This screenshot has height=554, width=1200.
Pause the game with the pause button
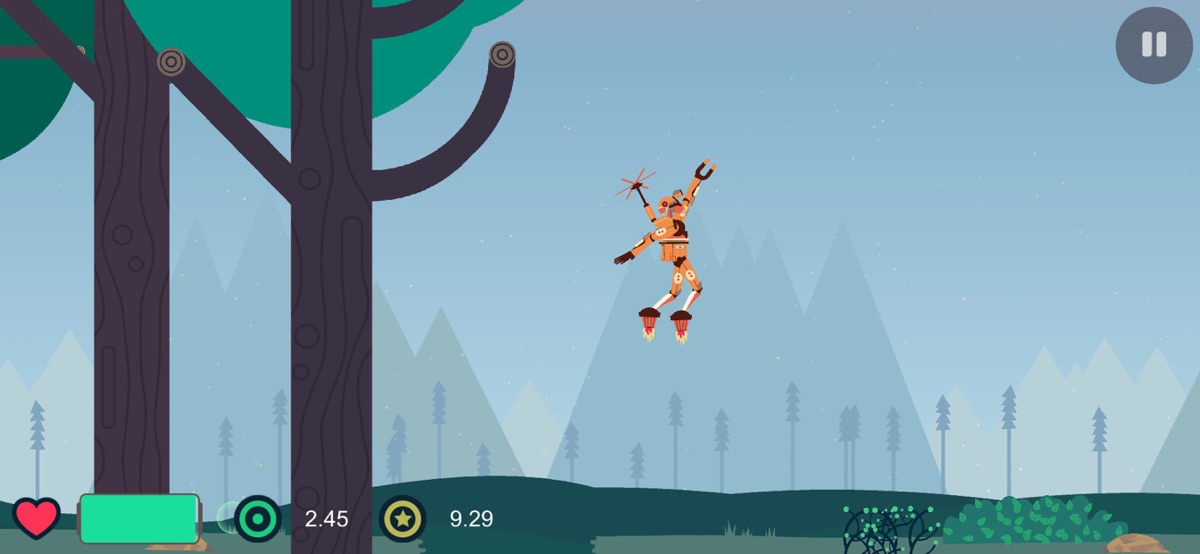pyautogui.click(x=1153, y=45)
